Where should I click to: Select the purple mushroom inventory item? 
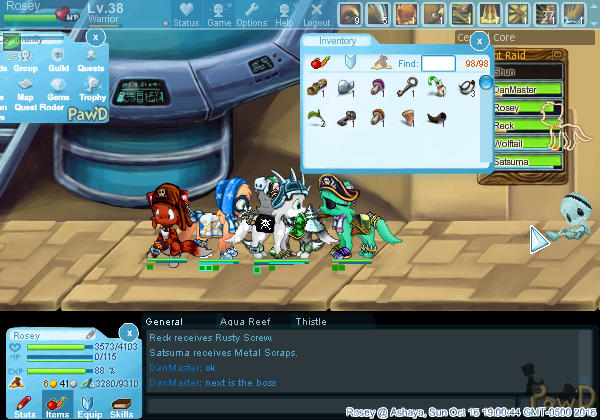(377, 89)
